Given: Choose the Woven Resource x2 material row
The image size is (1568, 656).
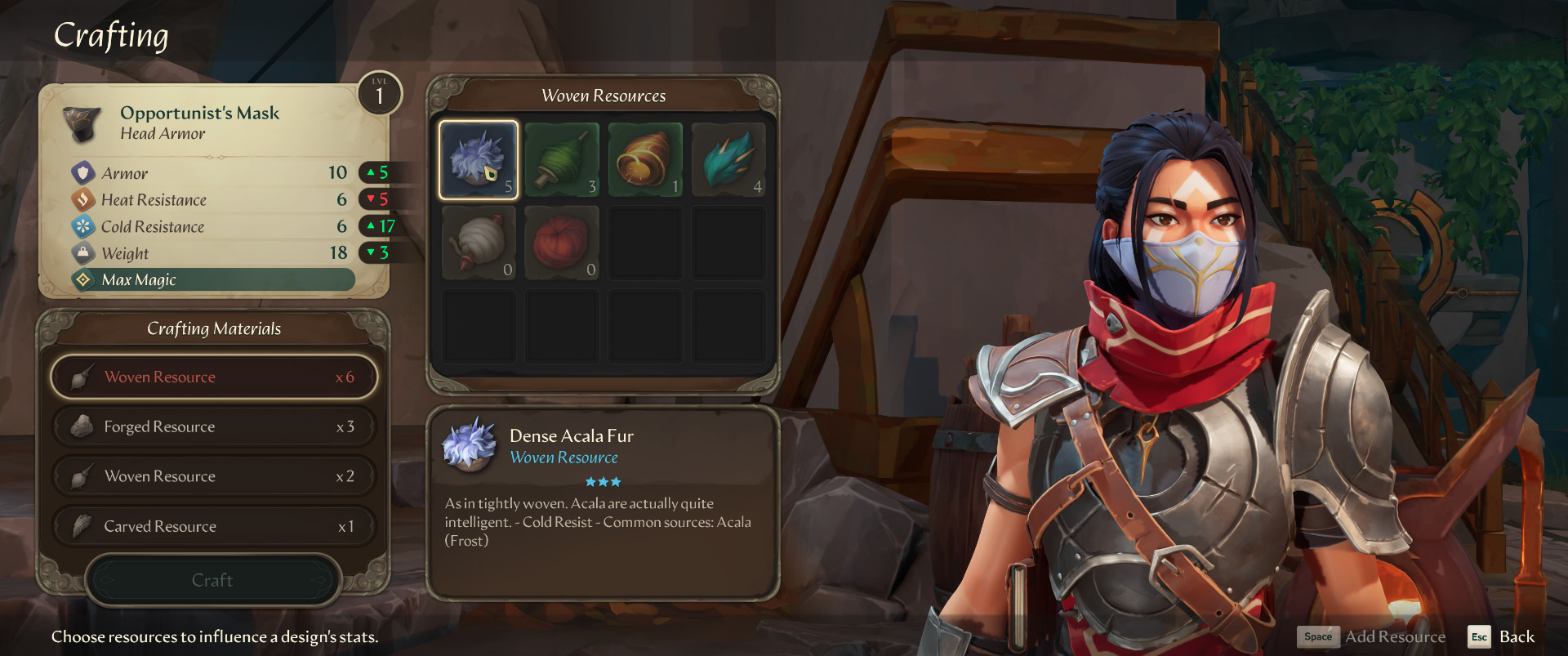Looking at the screenshot, I should [x=214, y=477].
